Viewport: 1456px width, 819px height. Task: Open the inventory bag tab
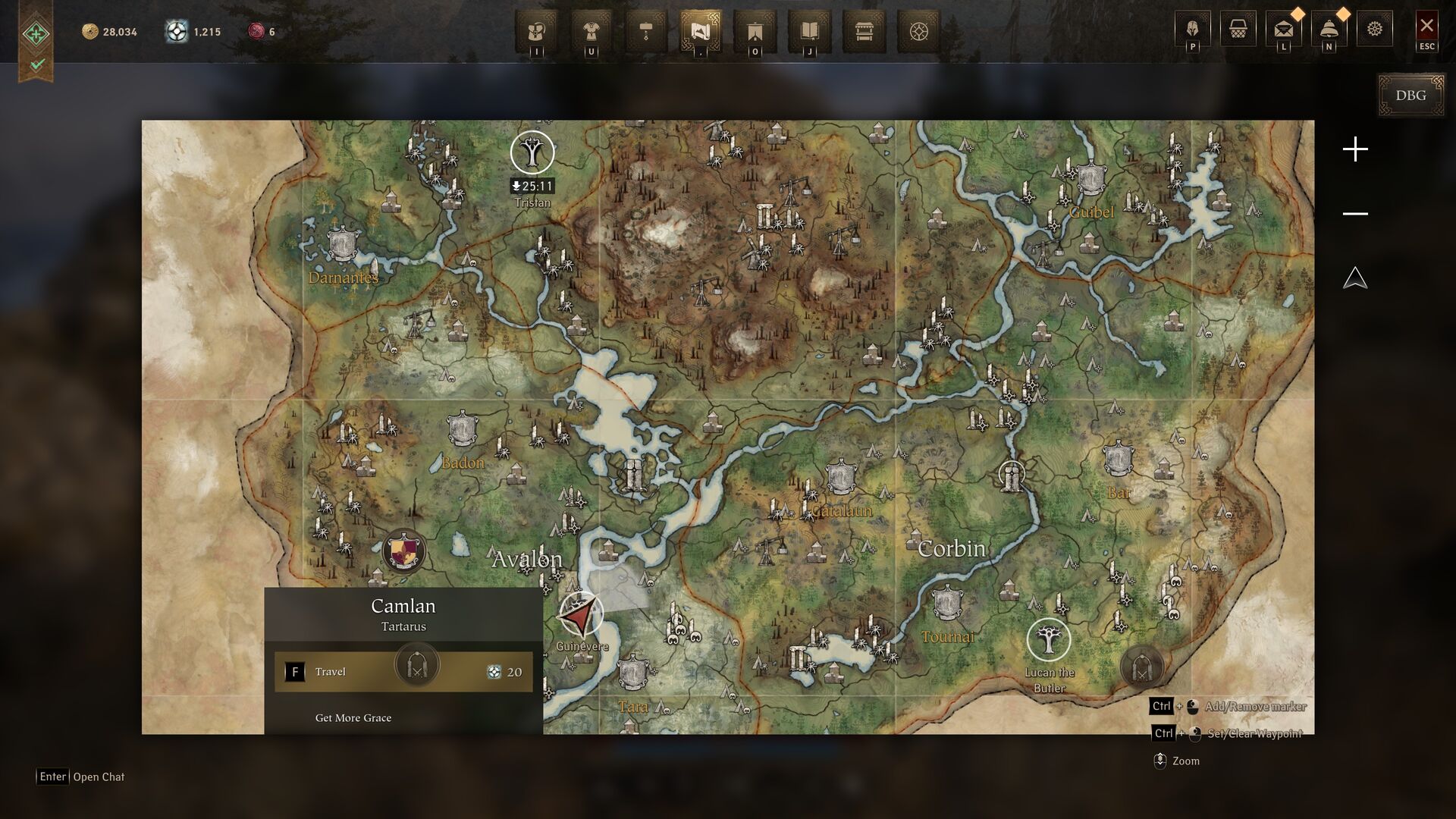[537, 32]
